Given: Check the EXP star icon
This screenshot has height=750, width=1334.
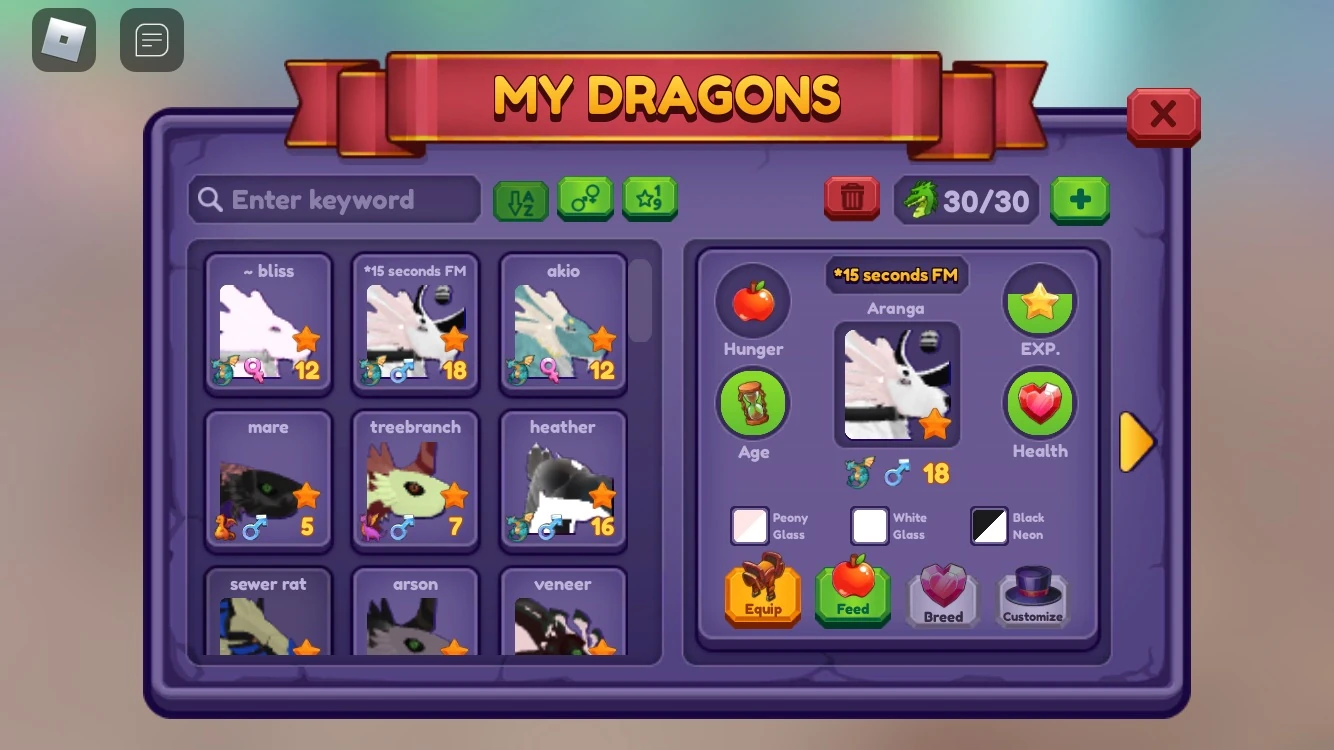Looking at the screenshot, I should coord(1040,300).
